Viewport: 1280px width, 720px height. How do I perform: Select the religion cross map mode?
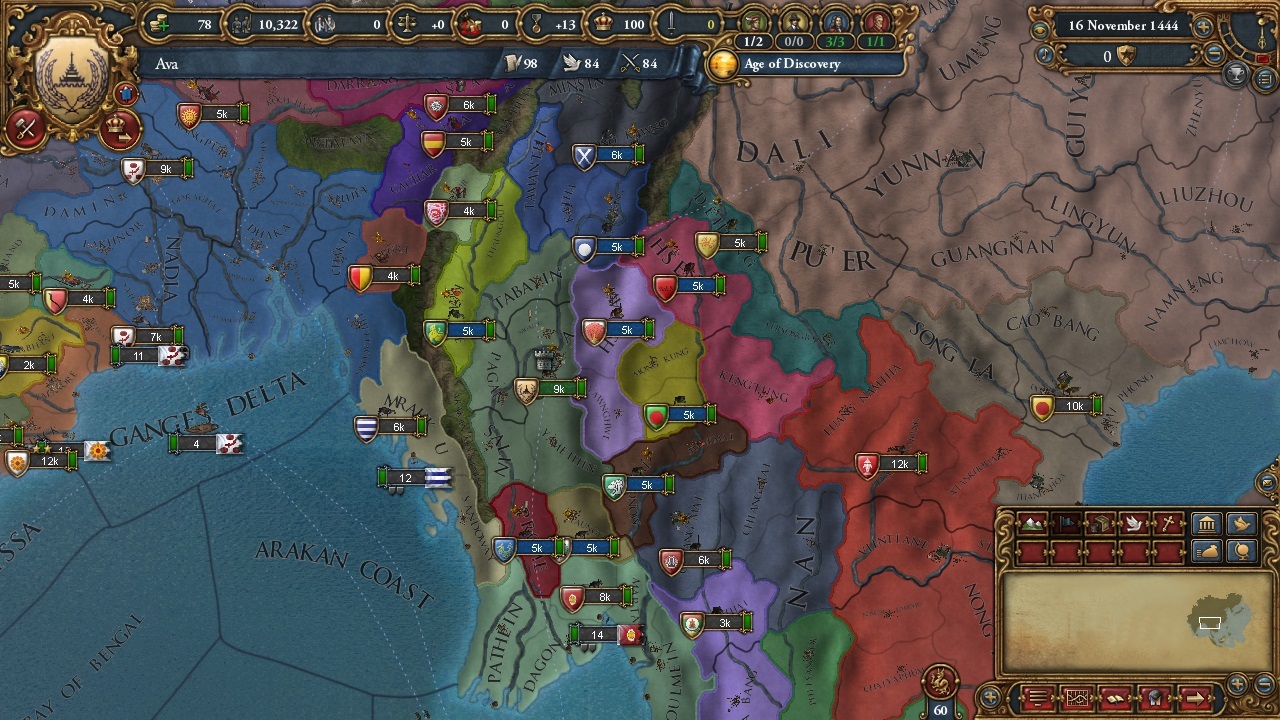click(x=1168, y=524)
